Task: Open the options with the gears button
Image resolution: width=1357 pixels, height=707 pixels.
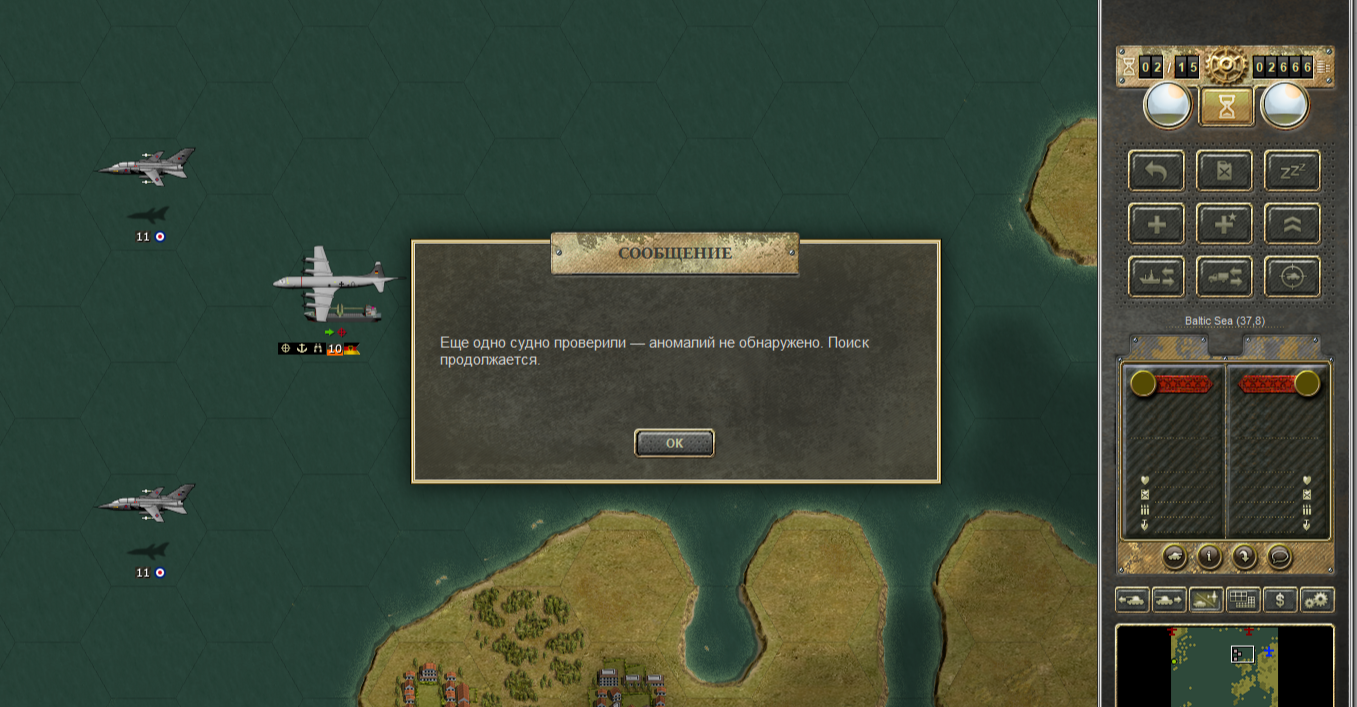Action: [1317, 600]
